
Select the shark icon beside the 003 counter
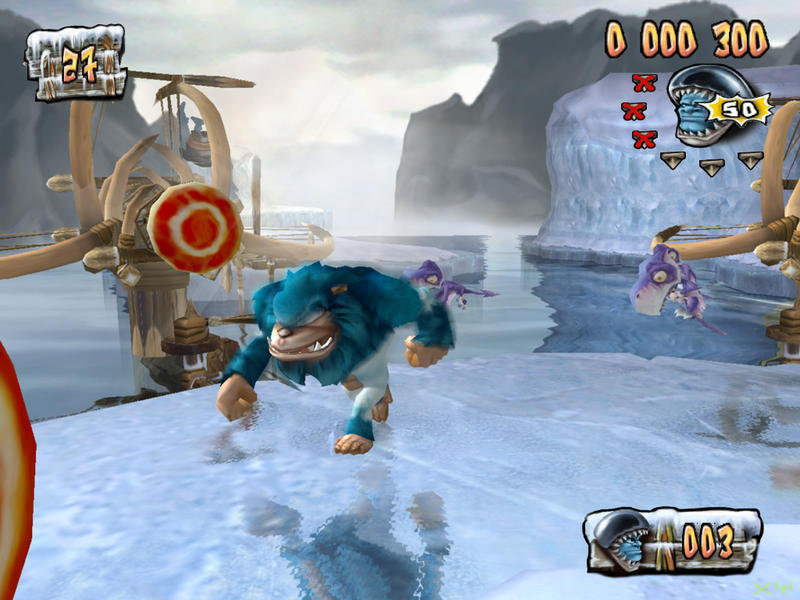(626, 541)
